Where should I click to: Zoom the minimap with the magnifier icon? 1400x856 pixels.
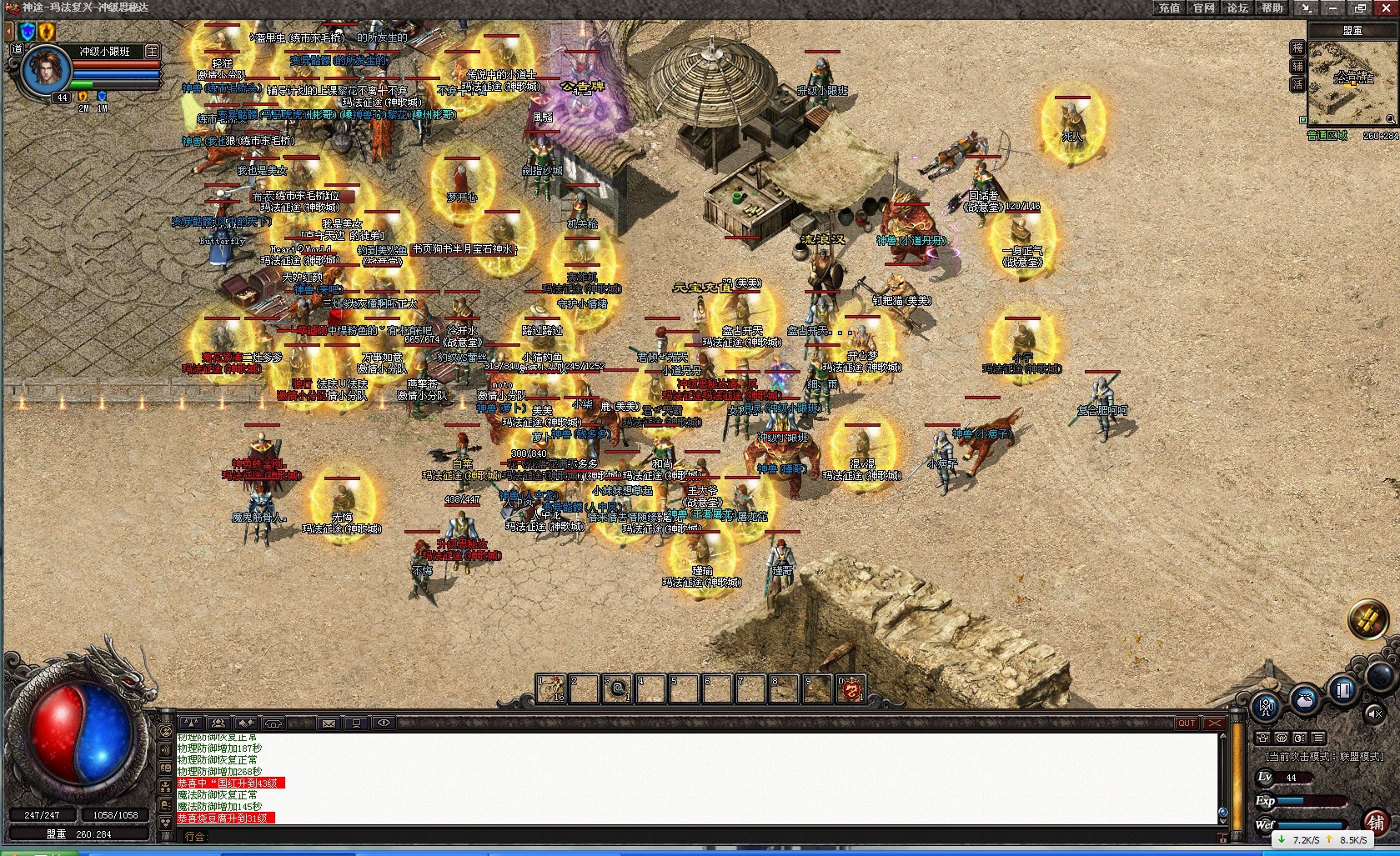(1390, 119)
